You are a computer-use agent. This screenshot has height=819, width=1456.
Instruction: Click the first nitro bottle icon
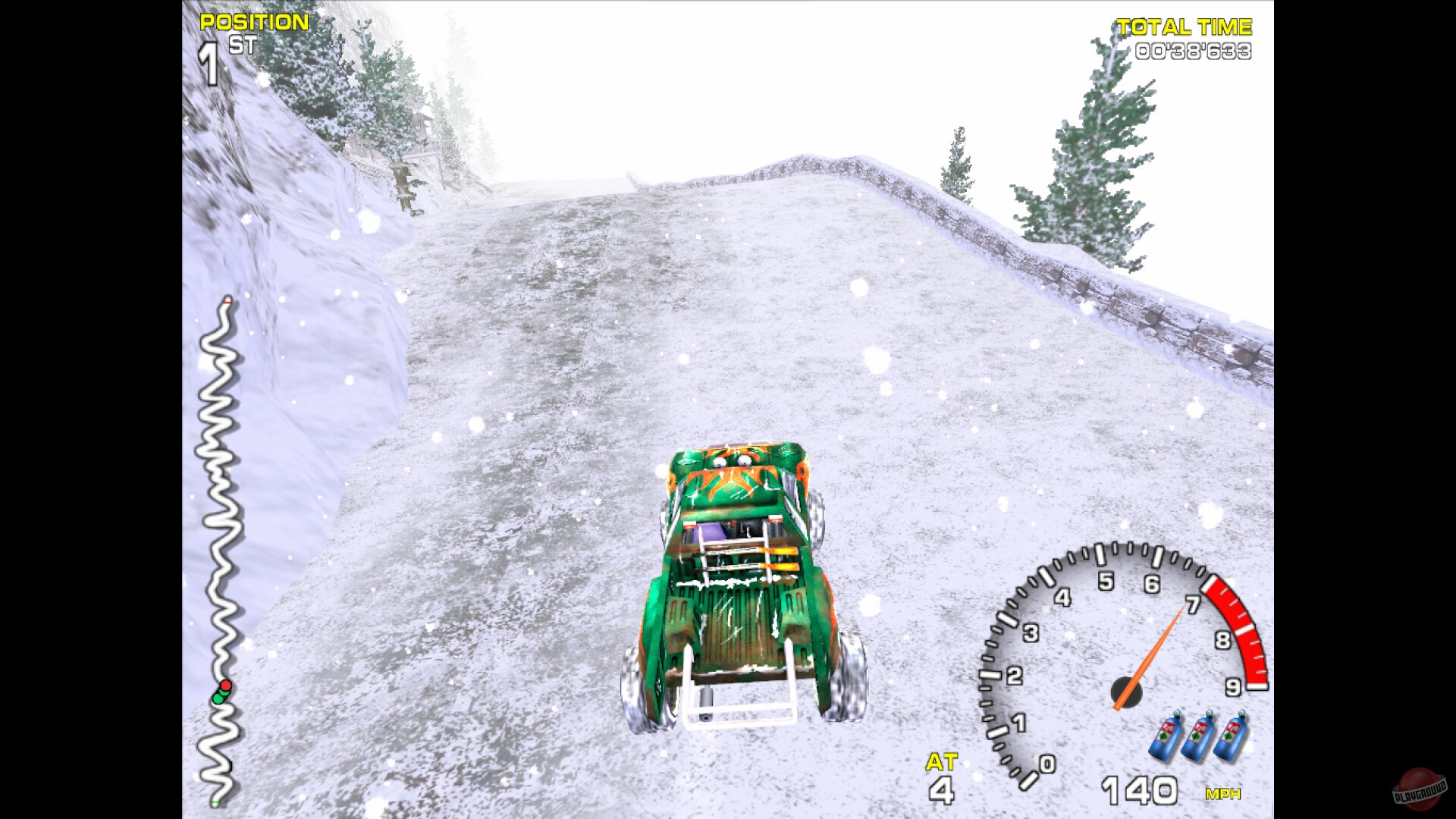(1166, 736)
